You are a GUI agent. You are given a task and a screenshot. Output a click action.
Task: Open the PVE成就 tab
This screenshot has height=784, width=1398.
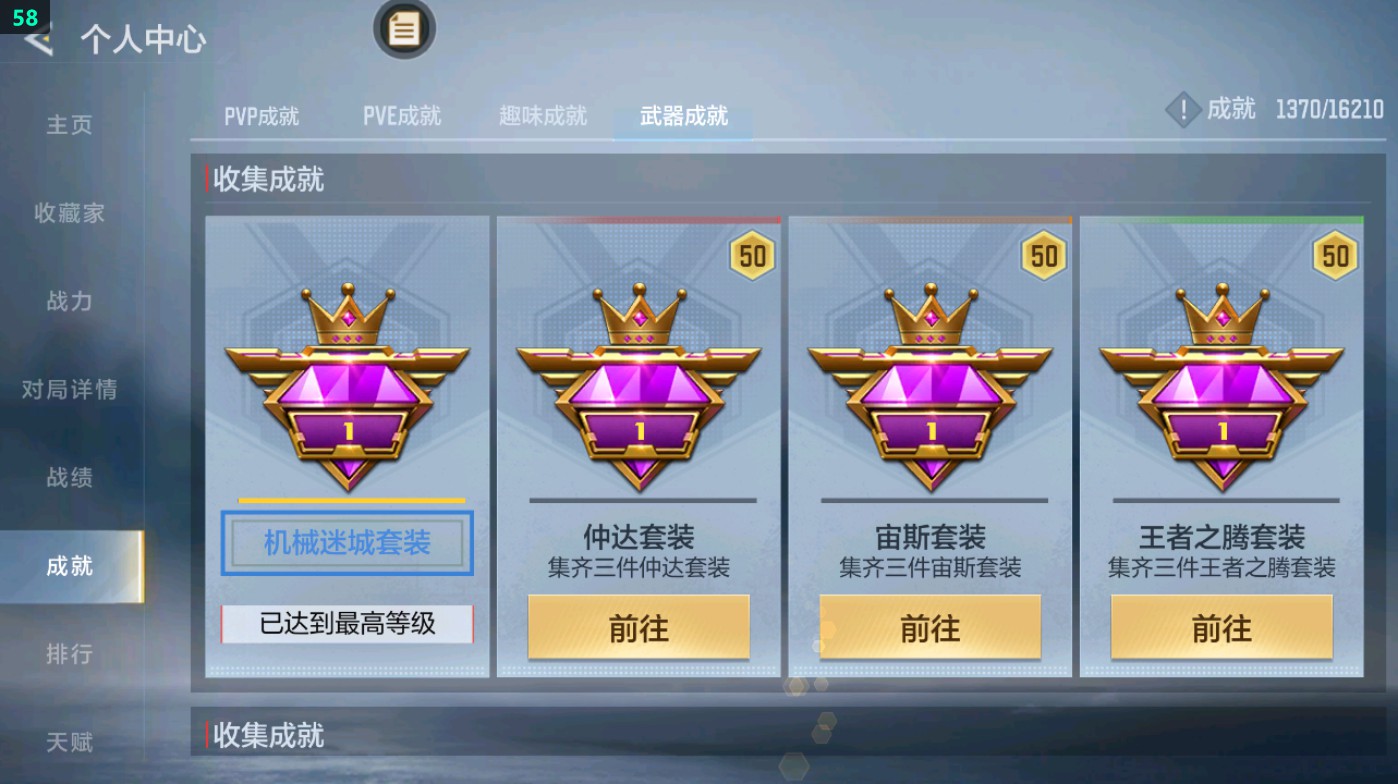click(402, 115)
